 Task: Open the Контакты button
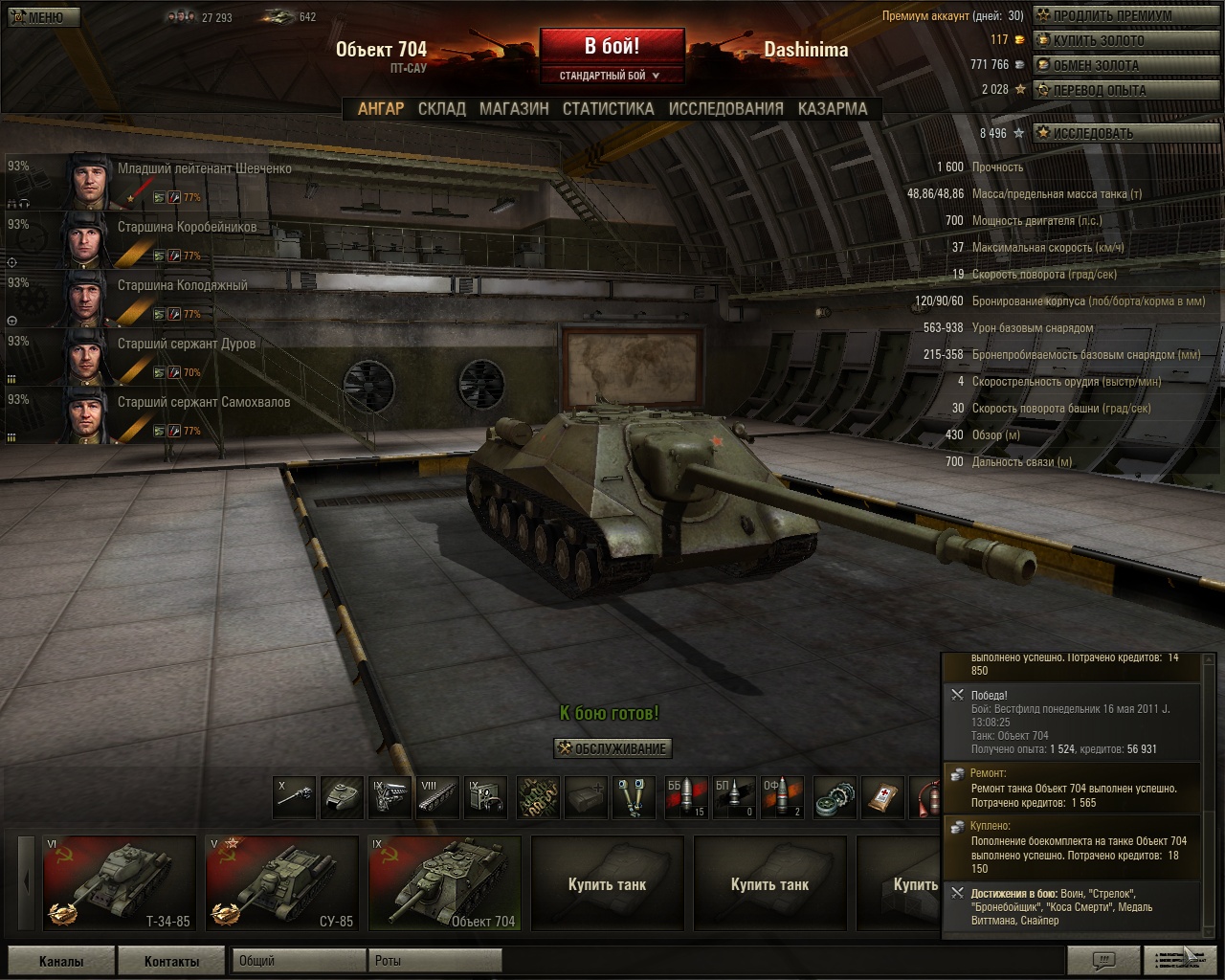click(171, 961)
